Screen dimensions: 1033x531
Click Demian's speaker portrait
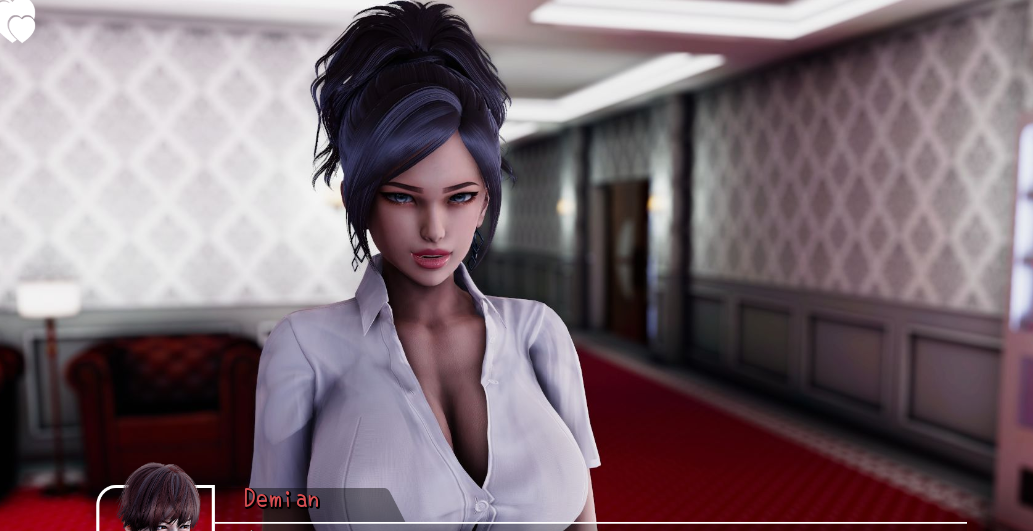coord(158,502)
